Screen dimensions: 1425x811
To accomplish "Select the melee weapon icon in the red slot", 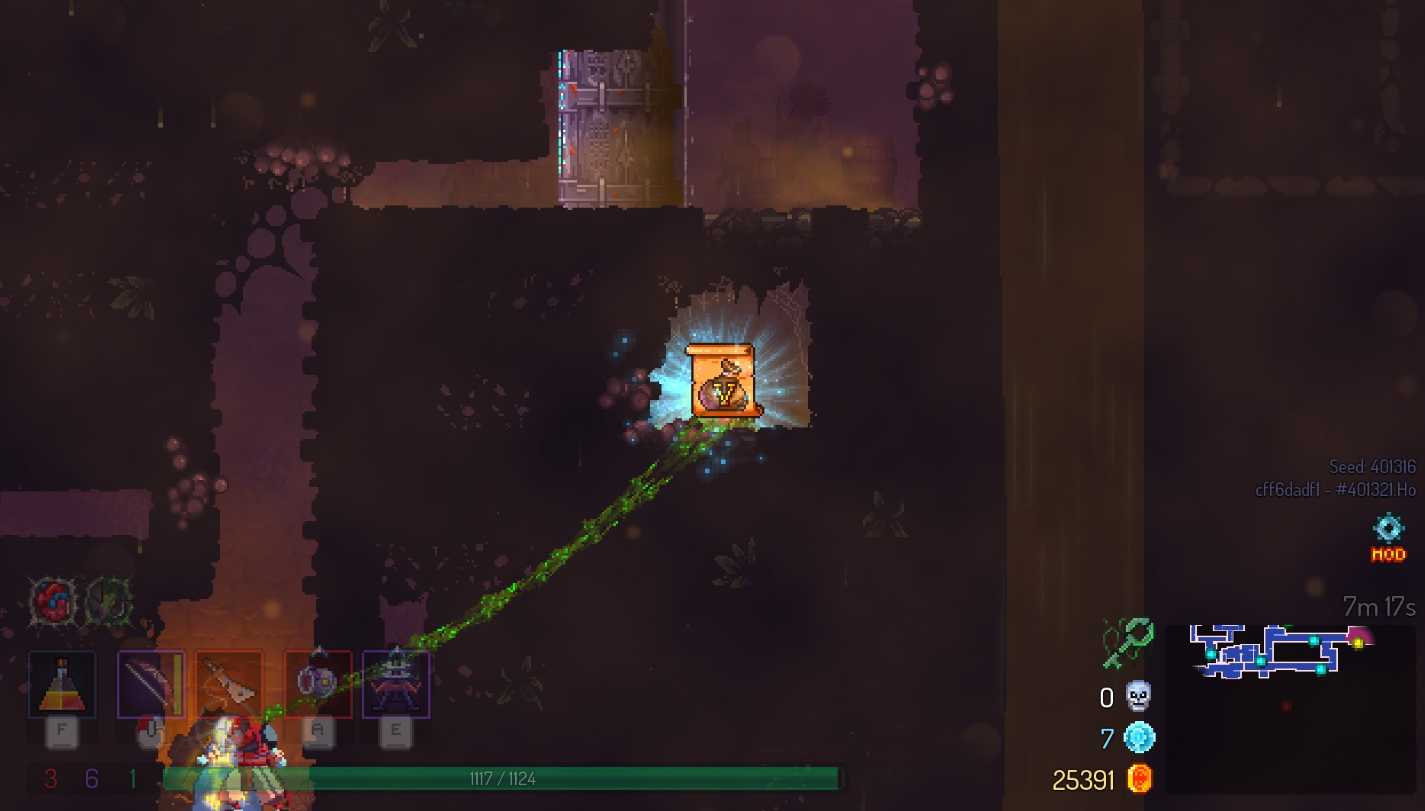I will pyautogui.click(x=228, y=683).
